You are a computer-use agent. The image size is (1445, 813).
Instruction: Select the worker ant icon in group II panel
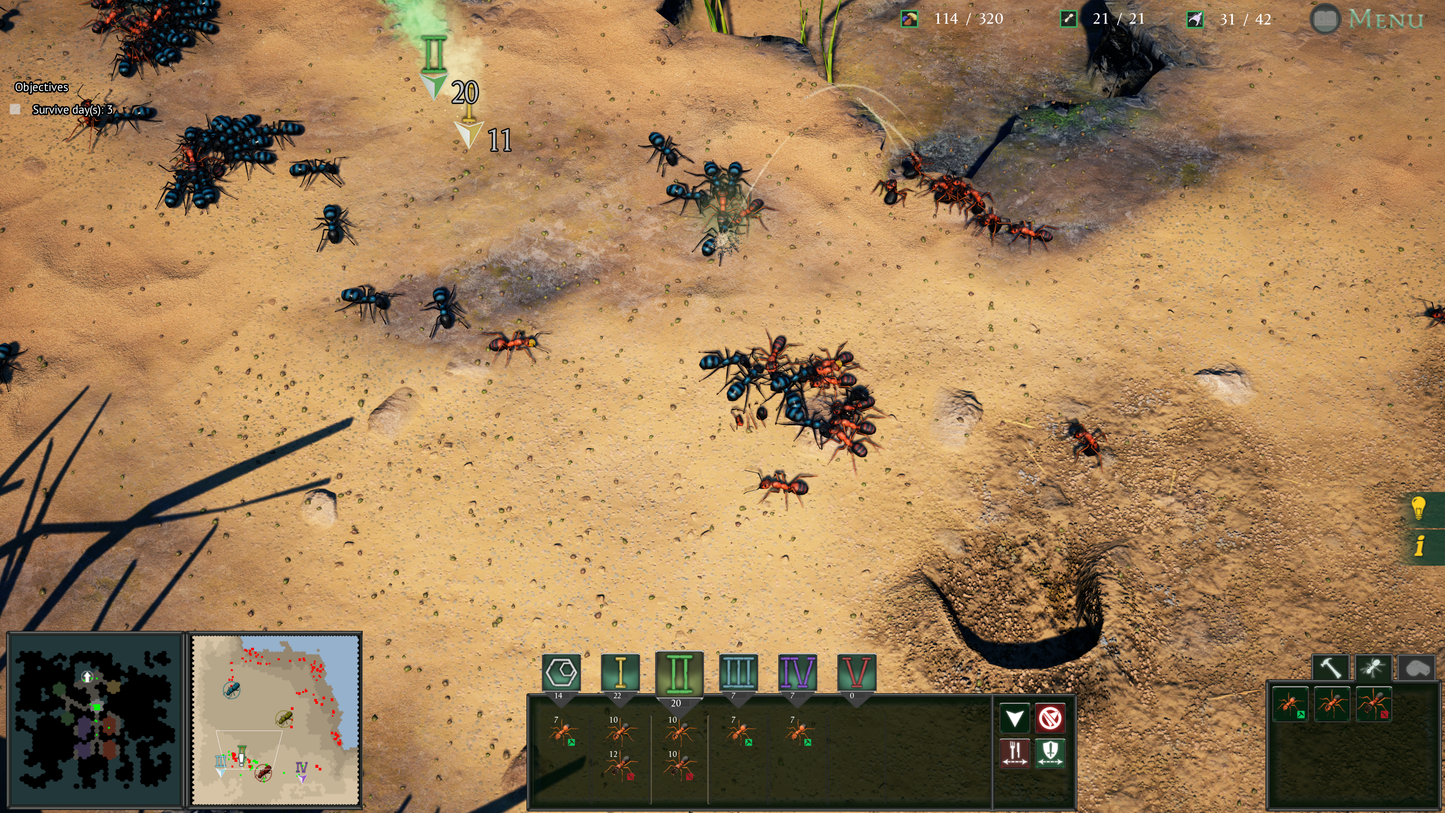(x=678, y=732)
